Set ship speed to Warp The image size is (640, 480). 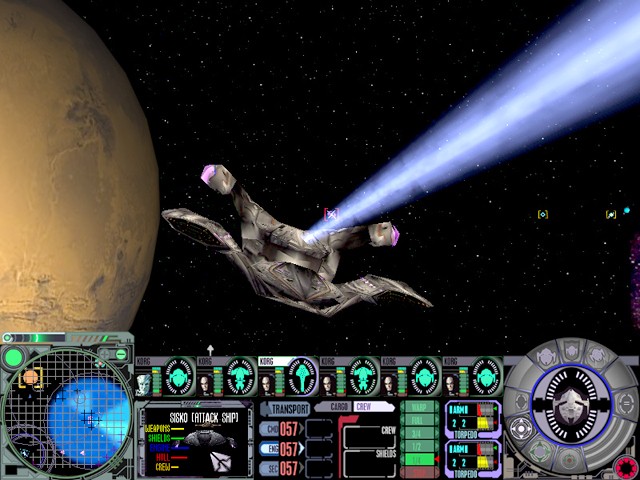pyautogui.click(x=419, y=408)
